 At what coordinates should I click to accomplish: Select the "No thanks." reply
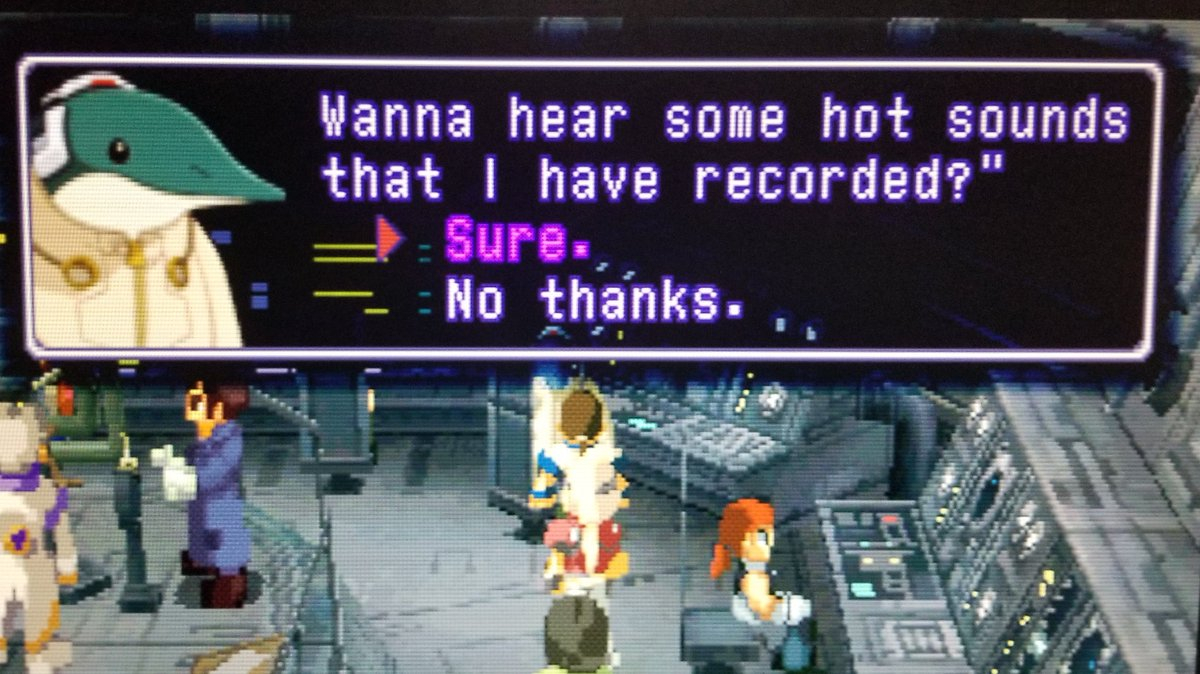coord(594,299)
